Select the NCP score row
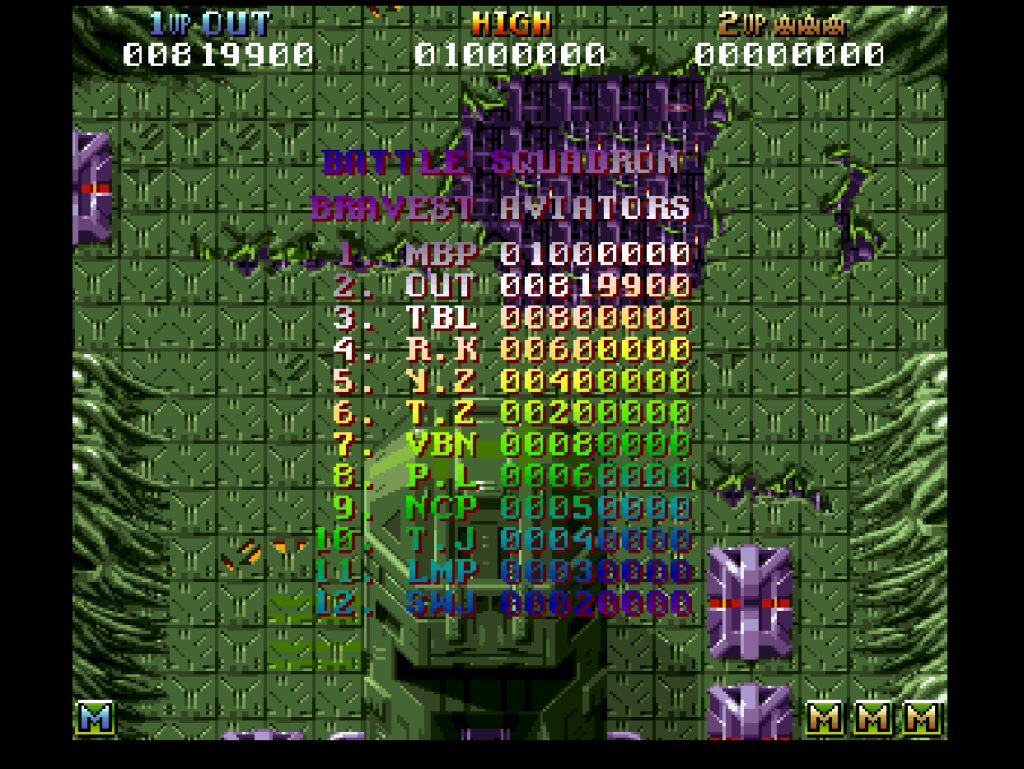 (512, 507)
